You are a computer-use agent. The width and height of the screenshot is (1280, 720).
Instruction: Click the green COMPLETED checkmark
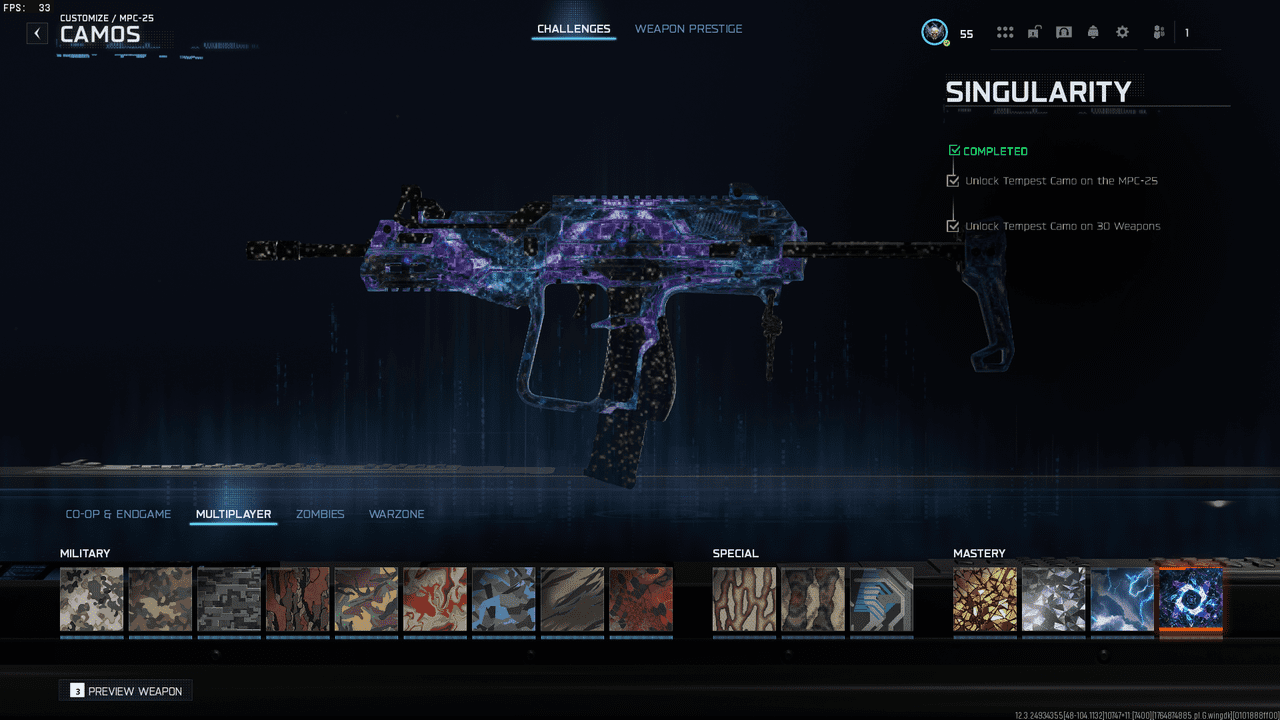954,149
